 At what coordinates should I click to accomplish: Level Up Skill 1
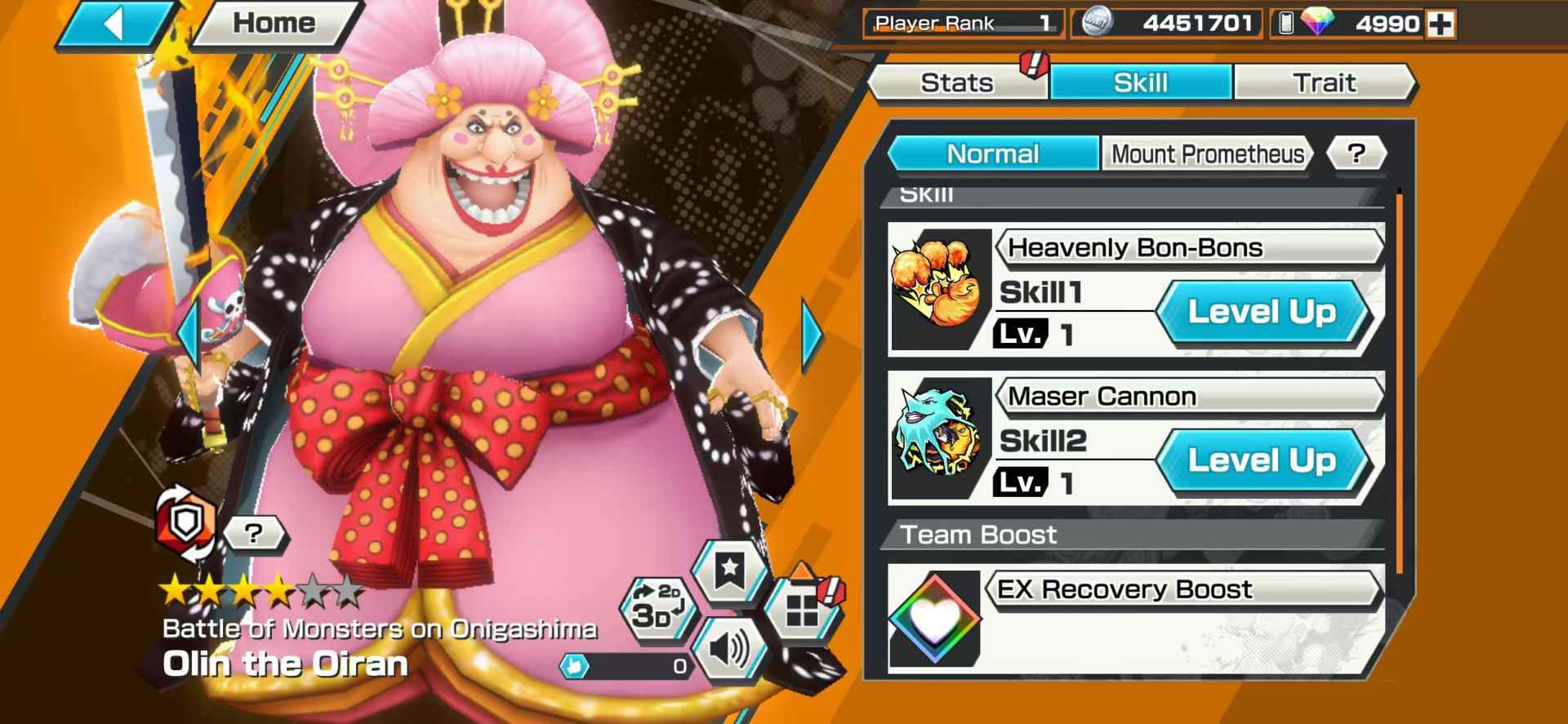(x=1264, y=311)
